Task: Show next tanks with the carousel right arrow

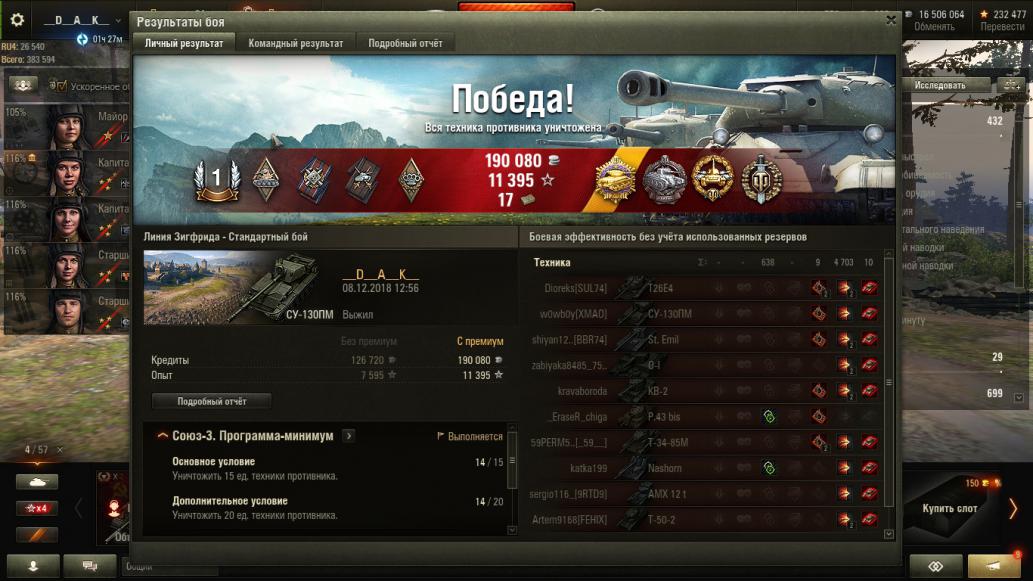Action: pyautogui.click(x=1013, y=508)
